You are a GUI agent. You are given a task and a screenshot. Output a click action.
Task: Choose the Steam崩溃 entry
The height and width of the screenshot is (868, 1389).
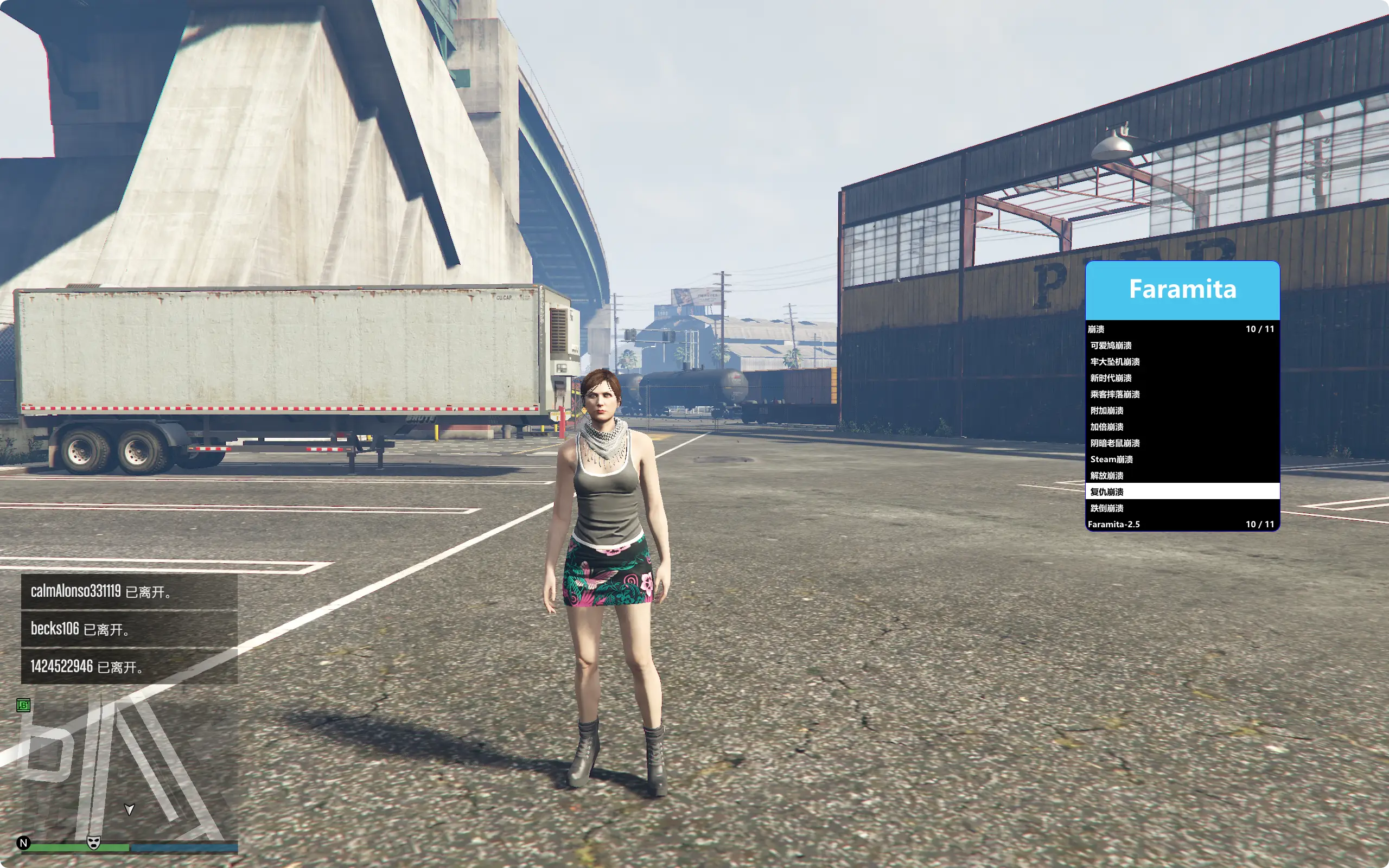tap(1112, 459)
